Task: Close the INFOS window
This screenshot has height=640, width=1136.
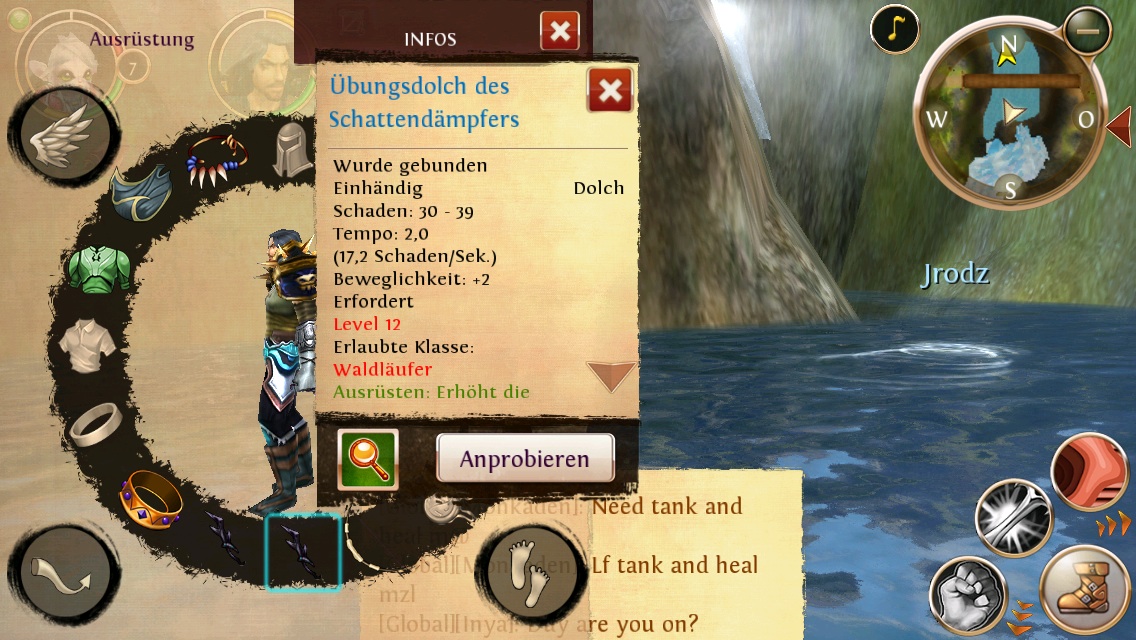Action: (560, 31)
